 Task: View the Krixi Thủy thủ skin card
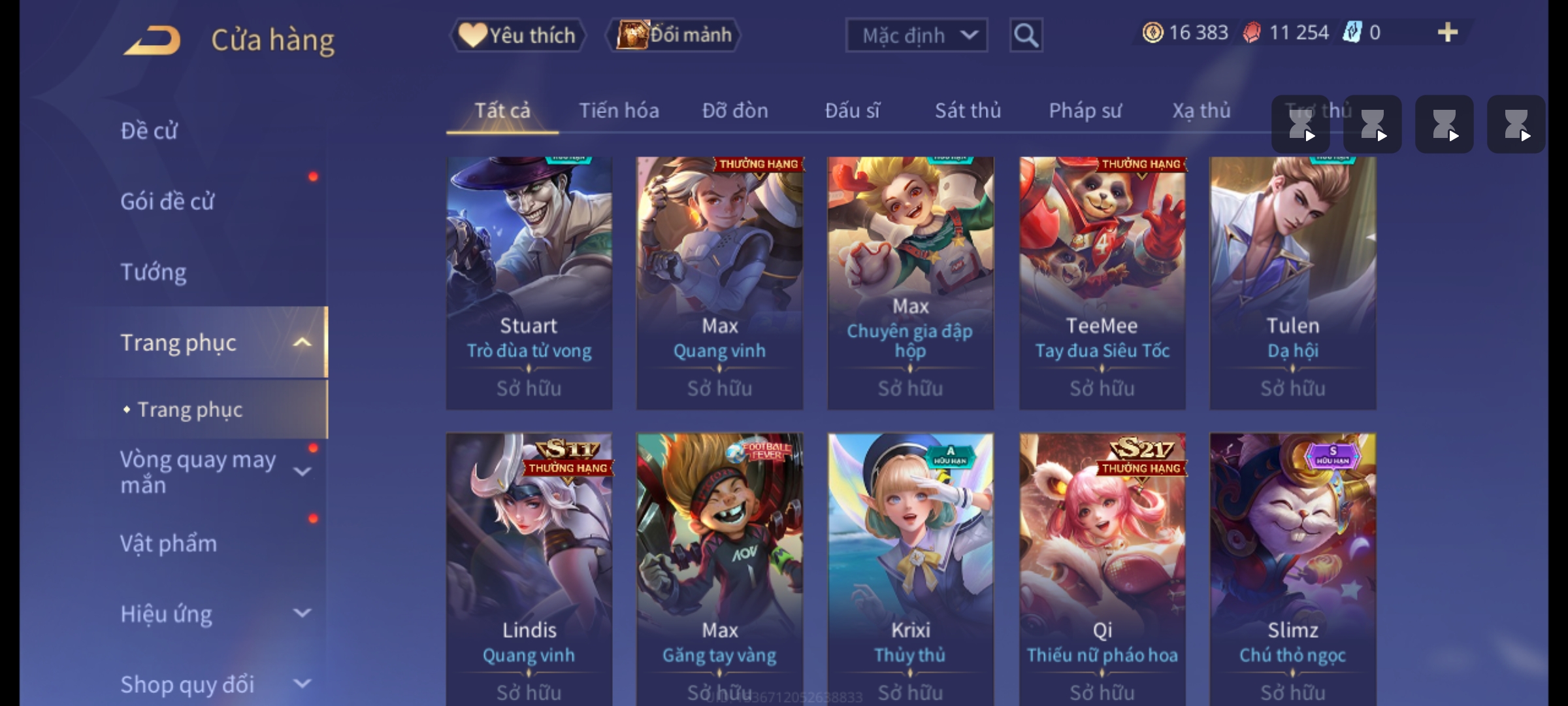click(x=910, y=569)
